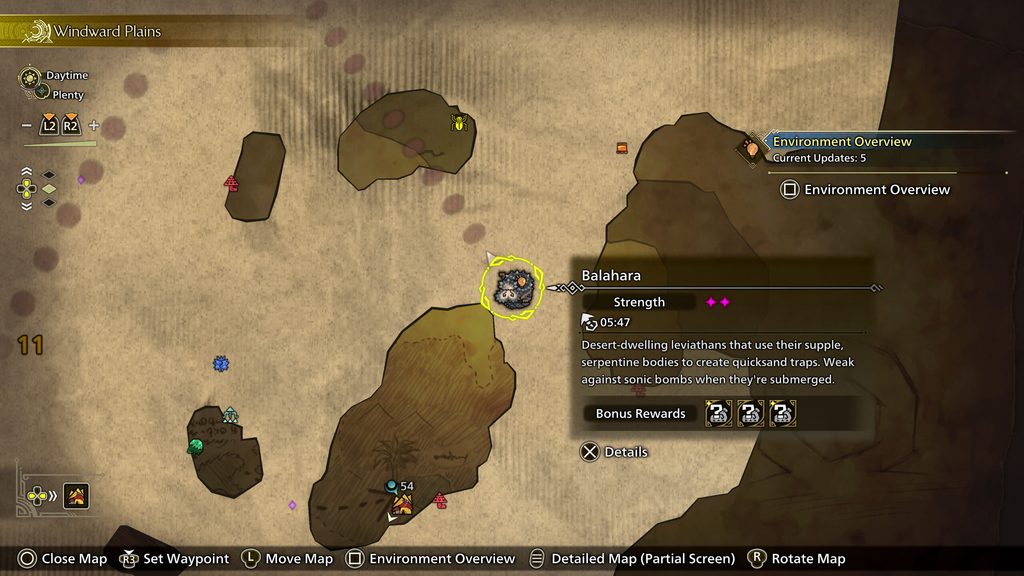Open Balahara Details
This screenshot has height=576, width=1024.
click(x=614, y=452)
